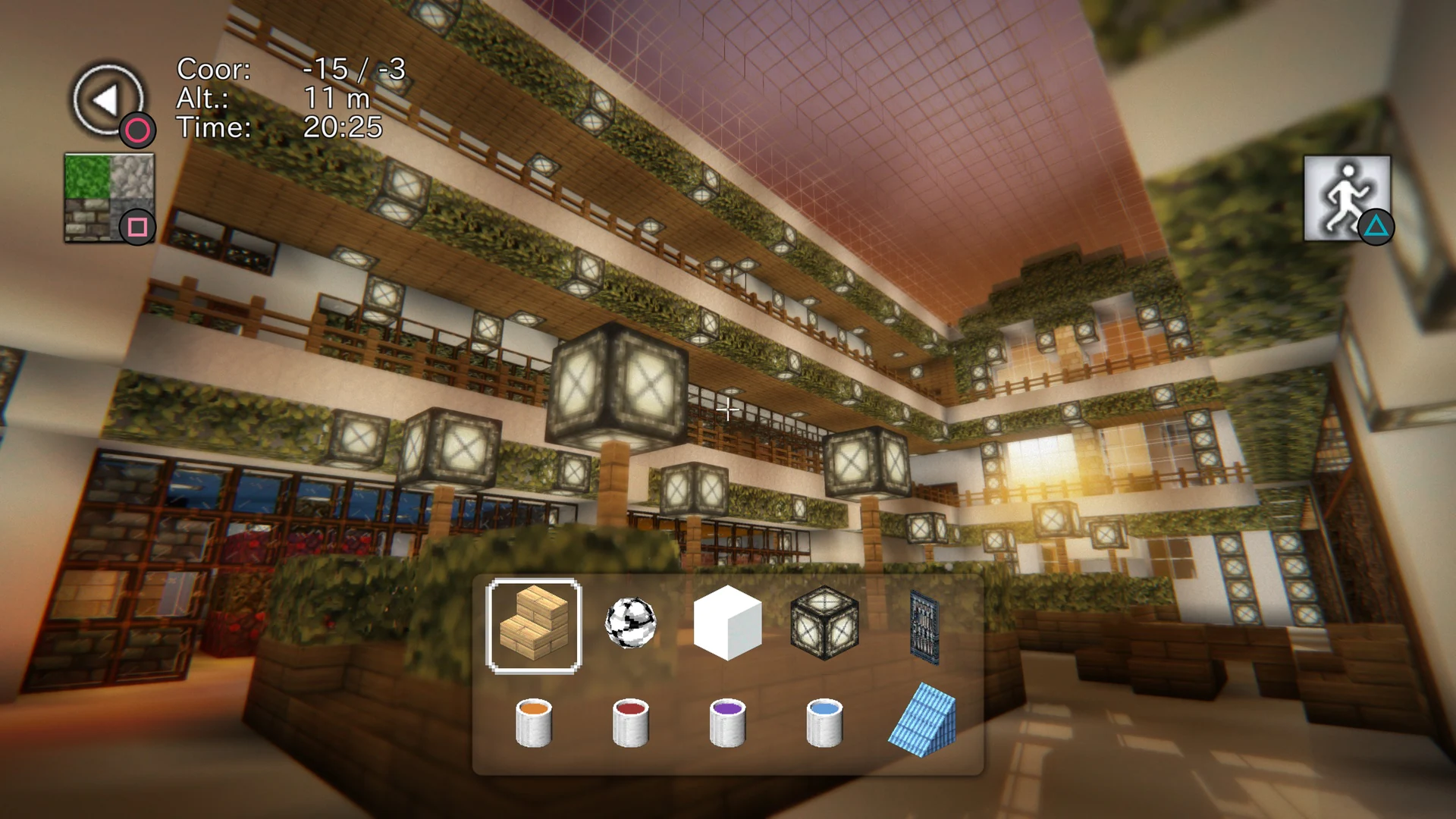The height and width of the screenshot is (819, 1456).
Task: Tap the running figure sprint icon
Action: pyautogui.click(x=1348, y=196)
